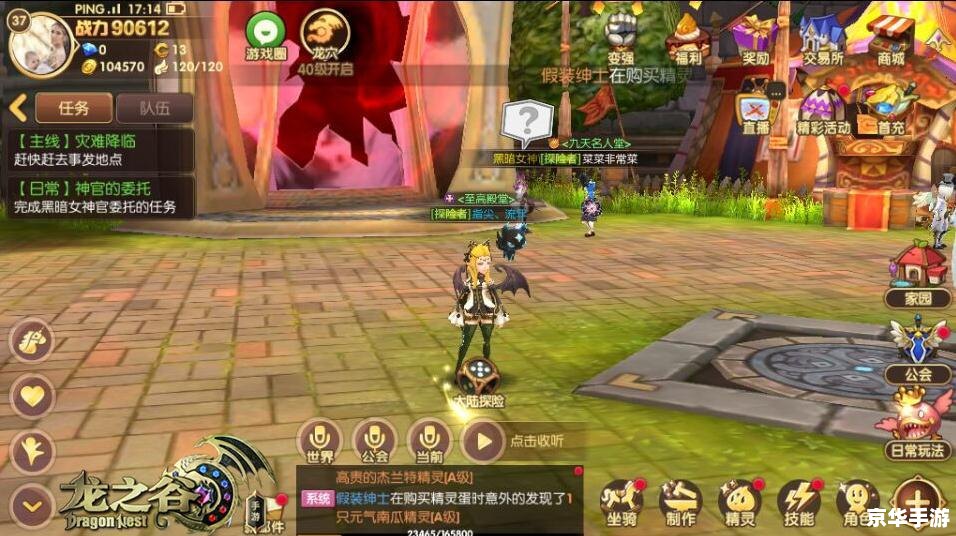This screenshot has width=956, height=536.
Task: Switch to the 队伍 team tab
Action: coord(154,108)
